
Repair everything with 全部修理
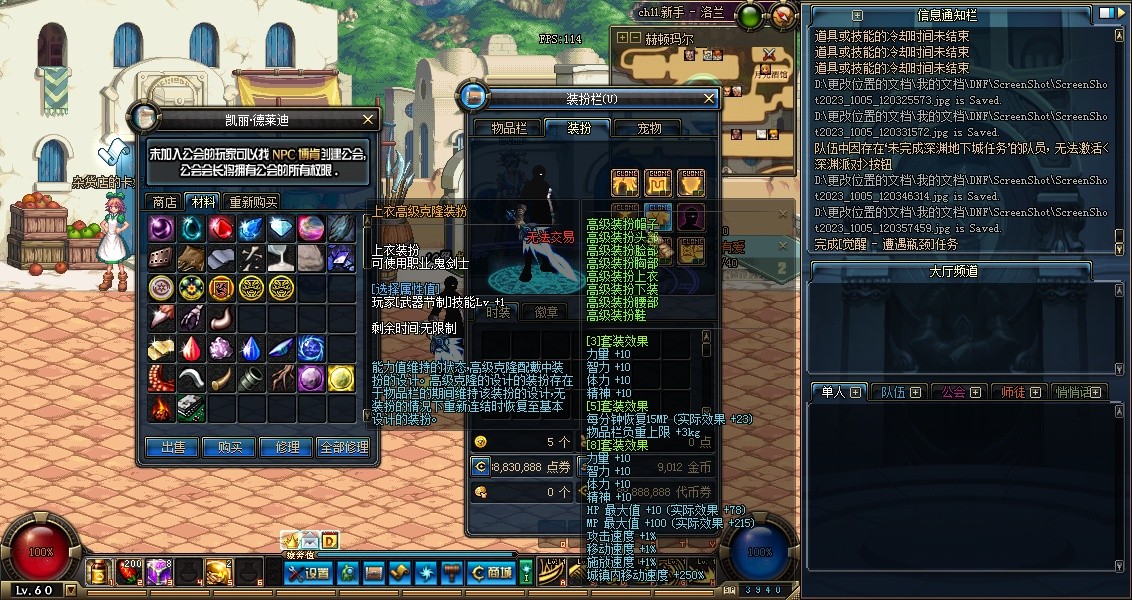tap(343, 447)
